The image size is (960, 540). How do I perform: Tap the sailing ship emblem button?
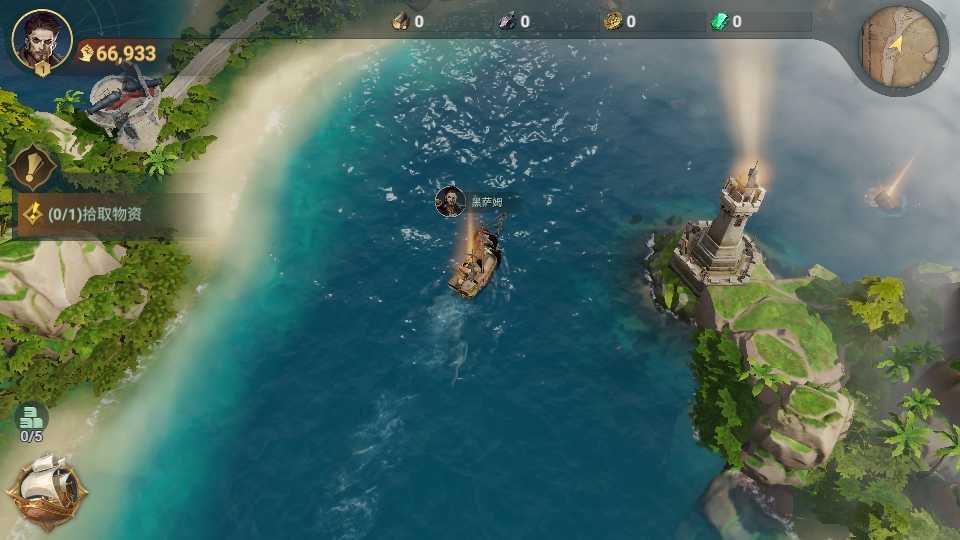click(x=47, y=489)
